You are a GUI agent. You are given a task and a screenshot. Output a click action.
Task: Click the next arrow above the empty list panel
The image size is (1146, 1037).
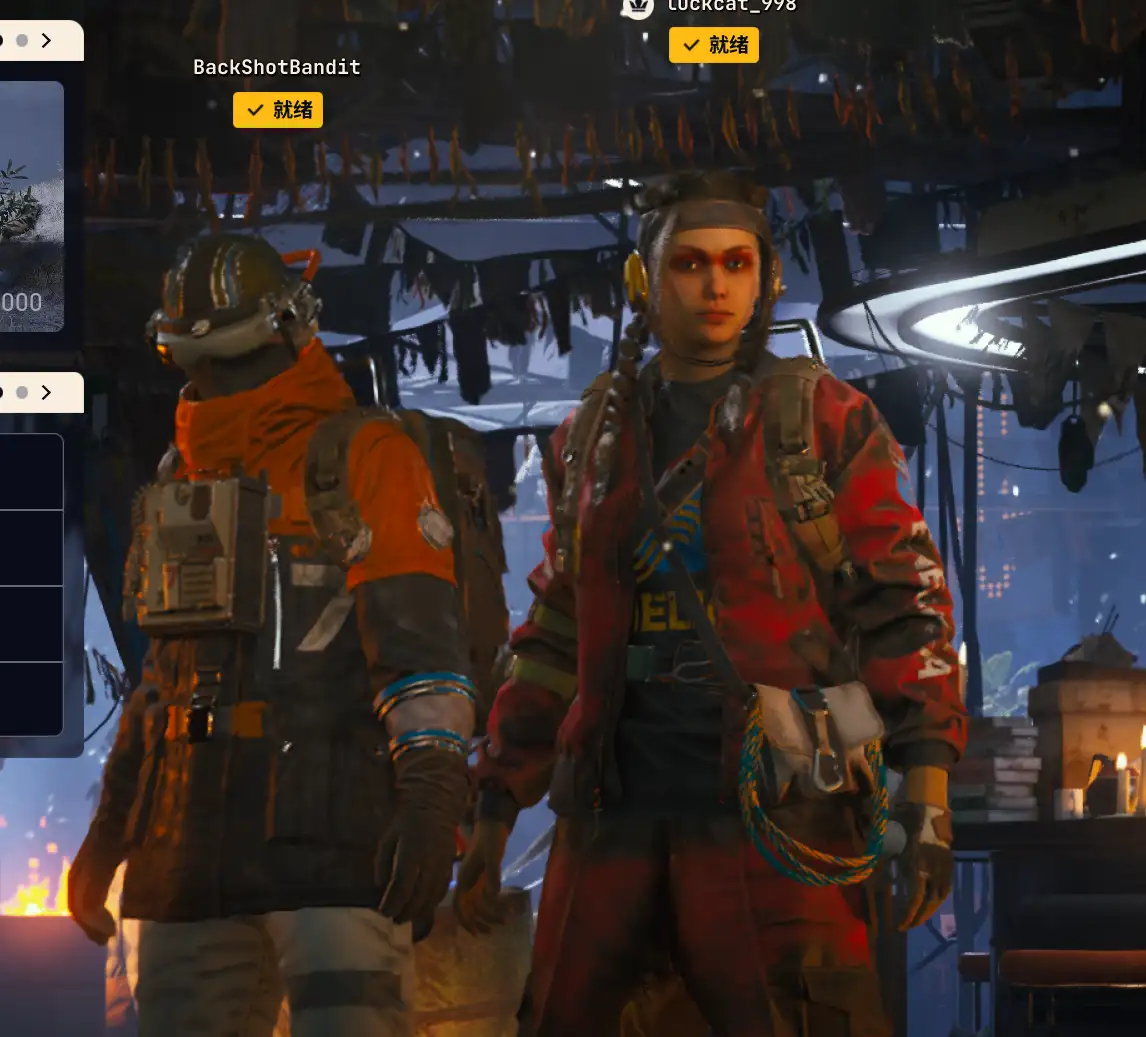tap(47, 393)
